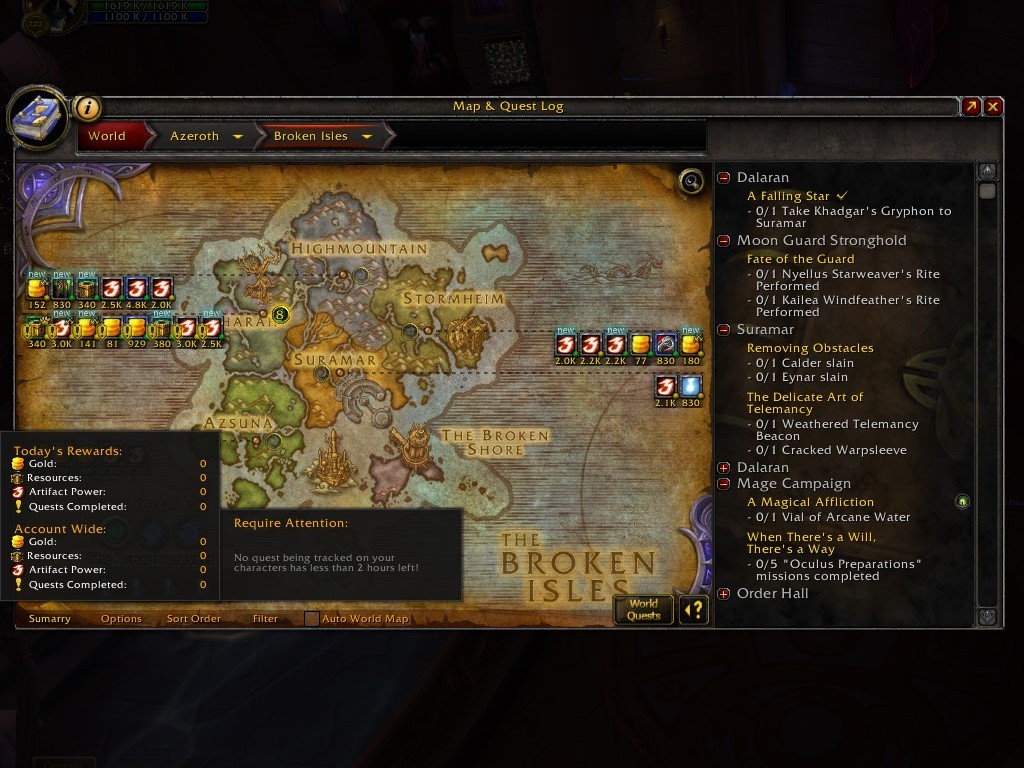The height and width of the screenshot is (768, 1024).
Task: Click the magnifying glass on the map
Action: coord(690,181)
